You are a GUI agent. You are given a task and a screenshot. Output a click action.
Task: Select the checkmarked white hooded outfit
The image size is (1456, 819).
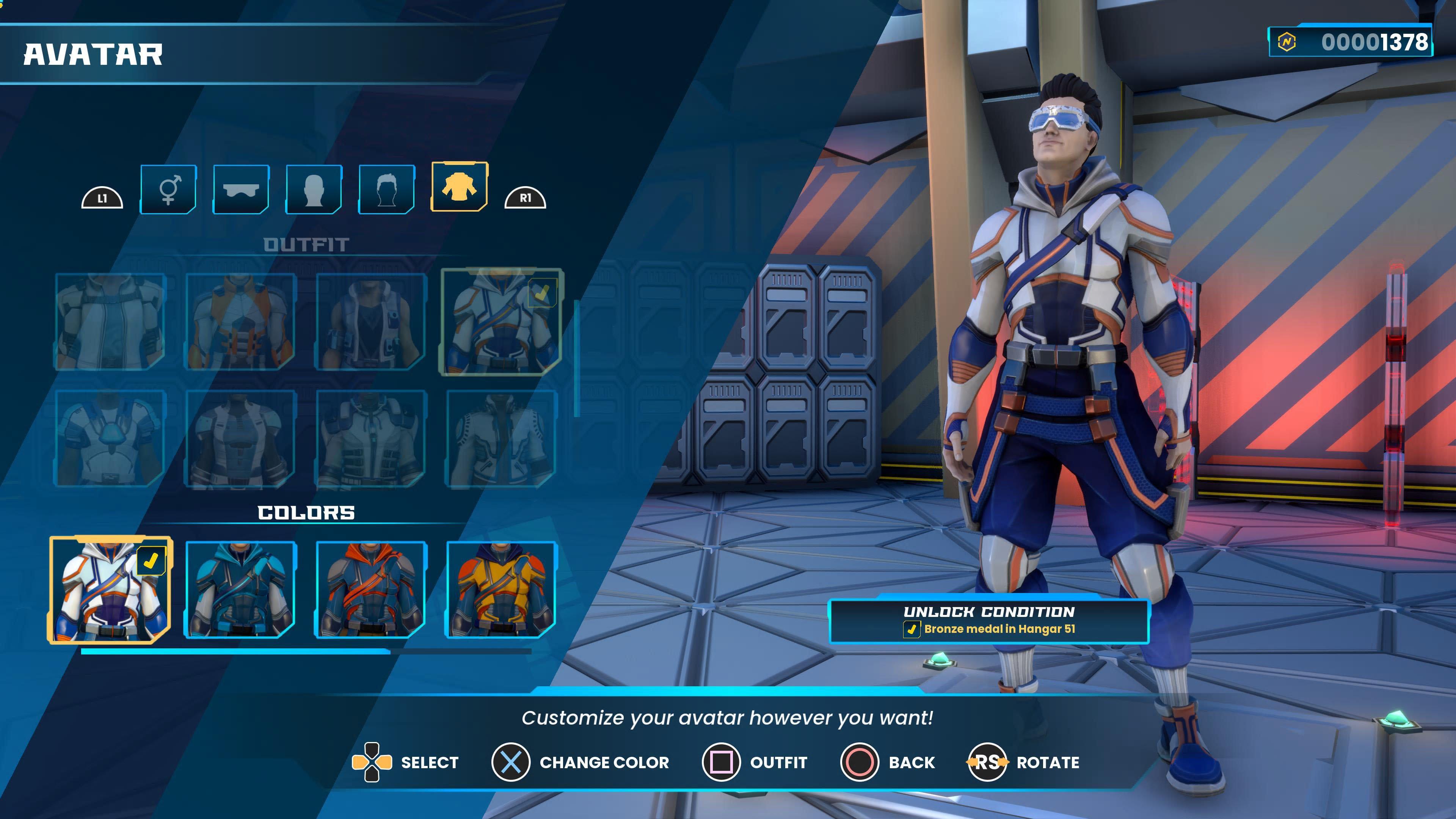(x=501, y=321)
